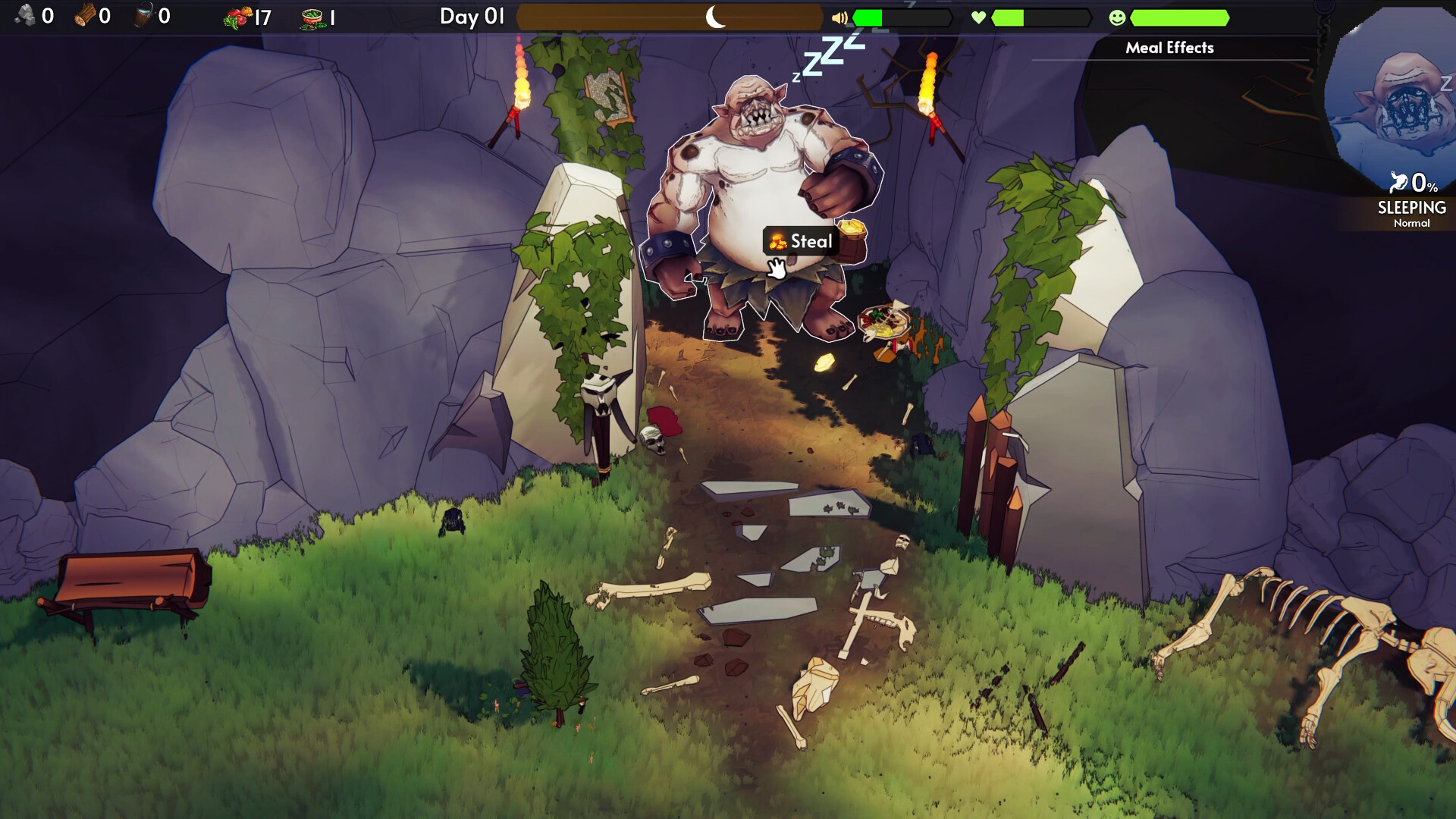Click the wood log resource icon
This screenshot has width=1456, height=819.
[86, 15]
